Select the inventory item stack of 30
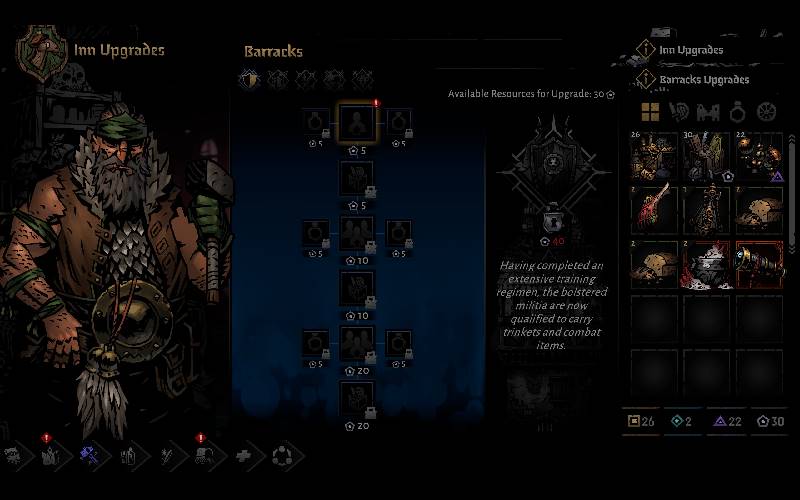This screenshot has height=500, width=800. pyautogui.click(x=708, y=155)
